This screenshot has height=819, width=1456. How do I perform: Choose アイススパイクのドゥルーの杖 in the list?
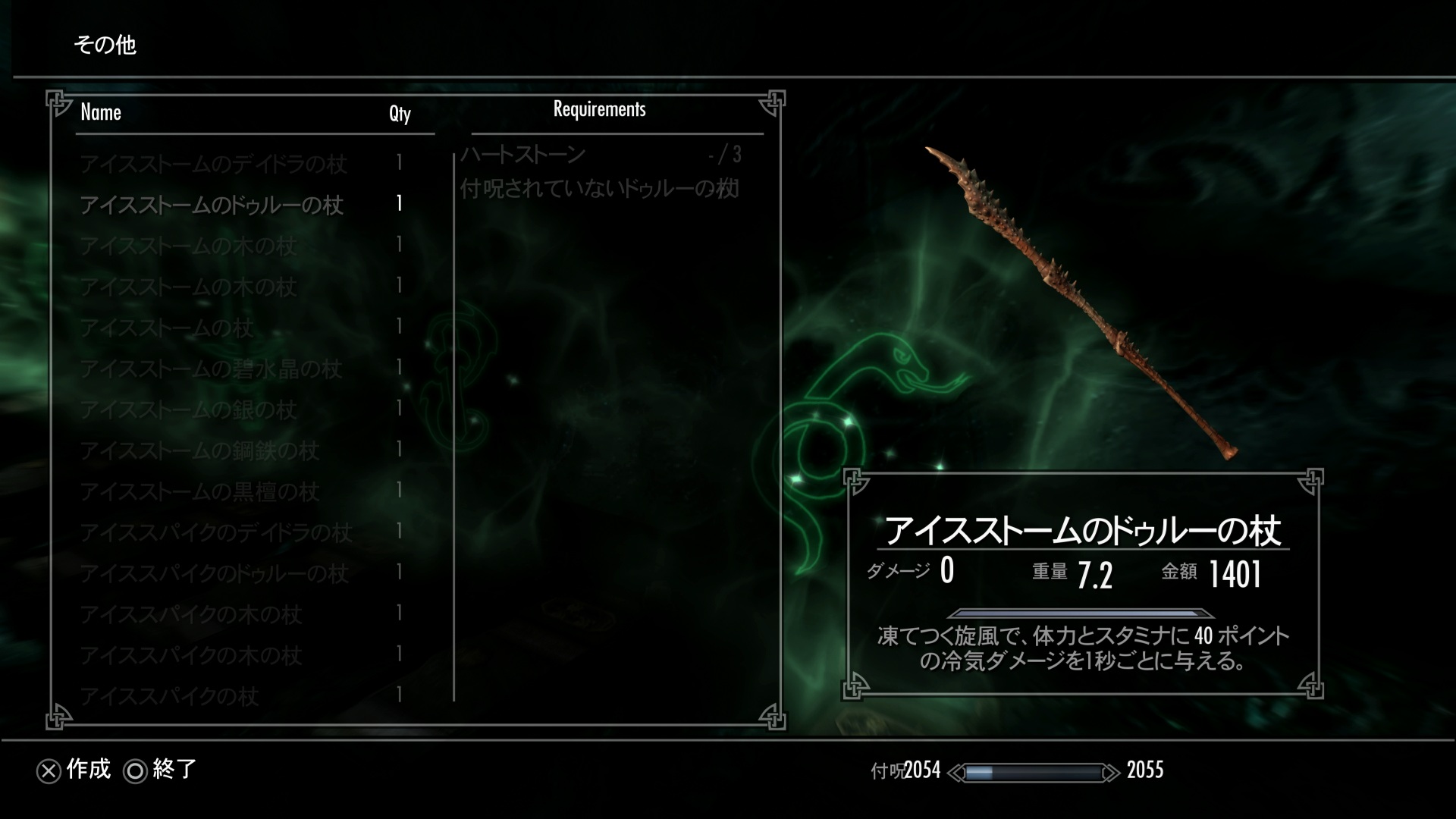[215, 574]
